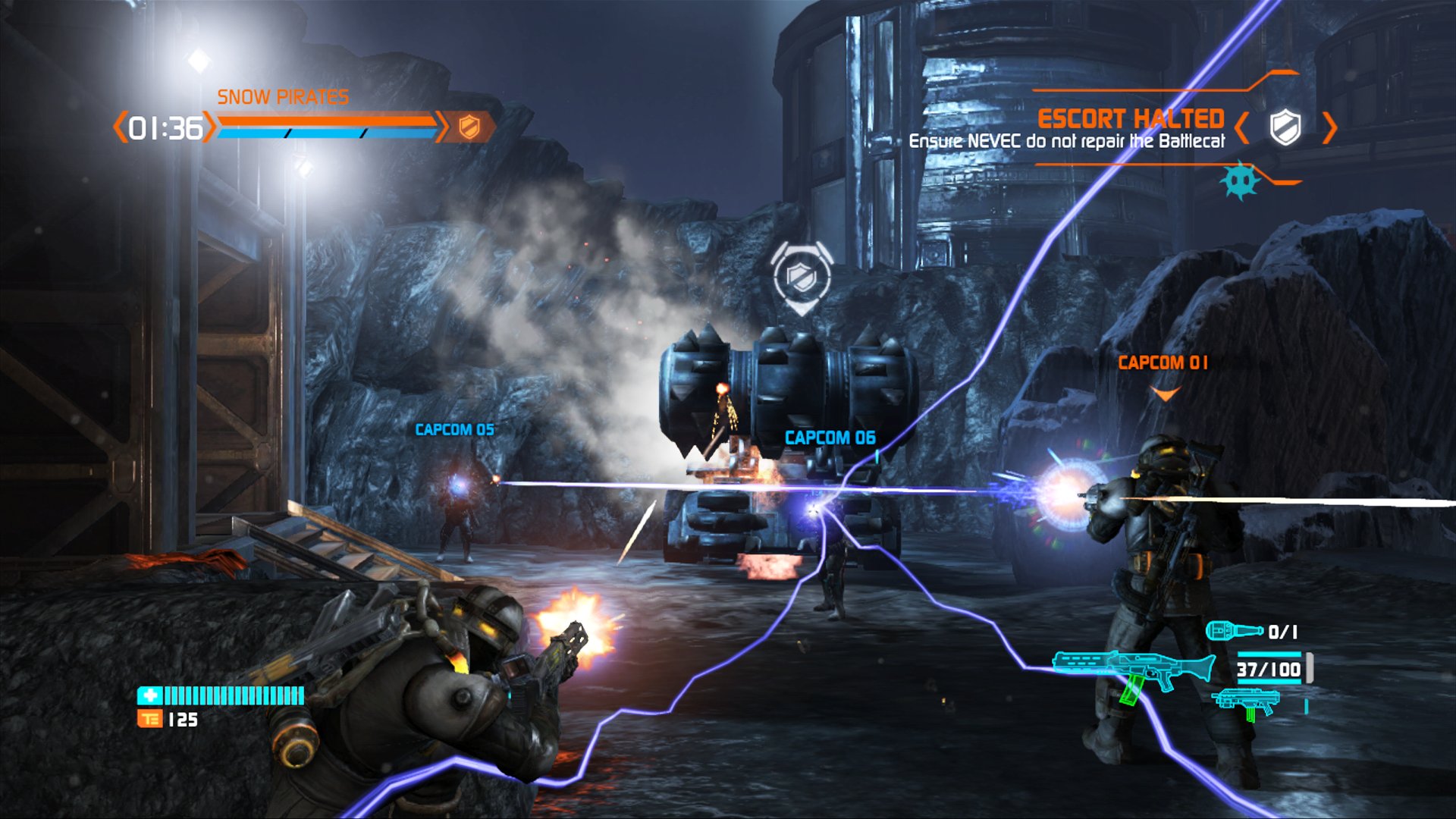Select the SNOW PIRATES team label
Screen dimensions: 1456x819
tap(283, 96)
